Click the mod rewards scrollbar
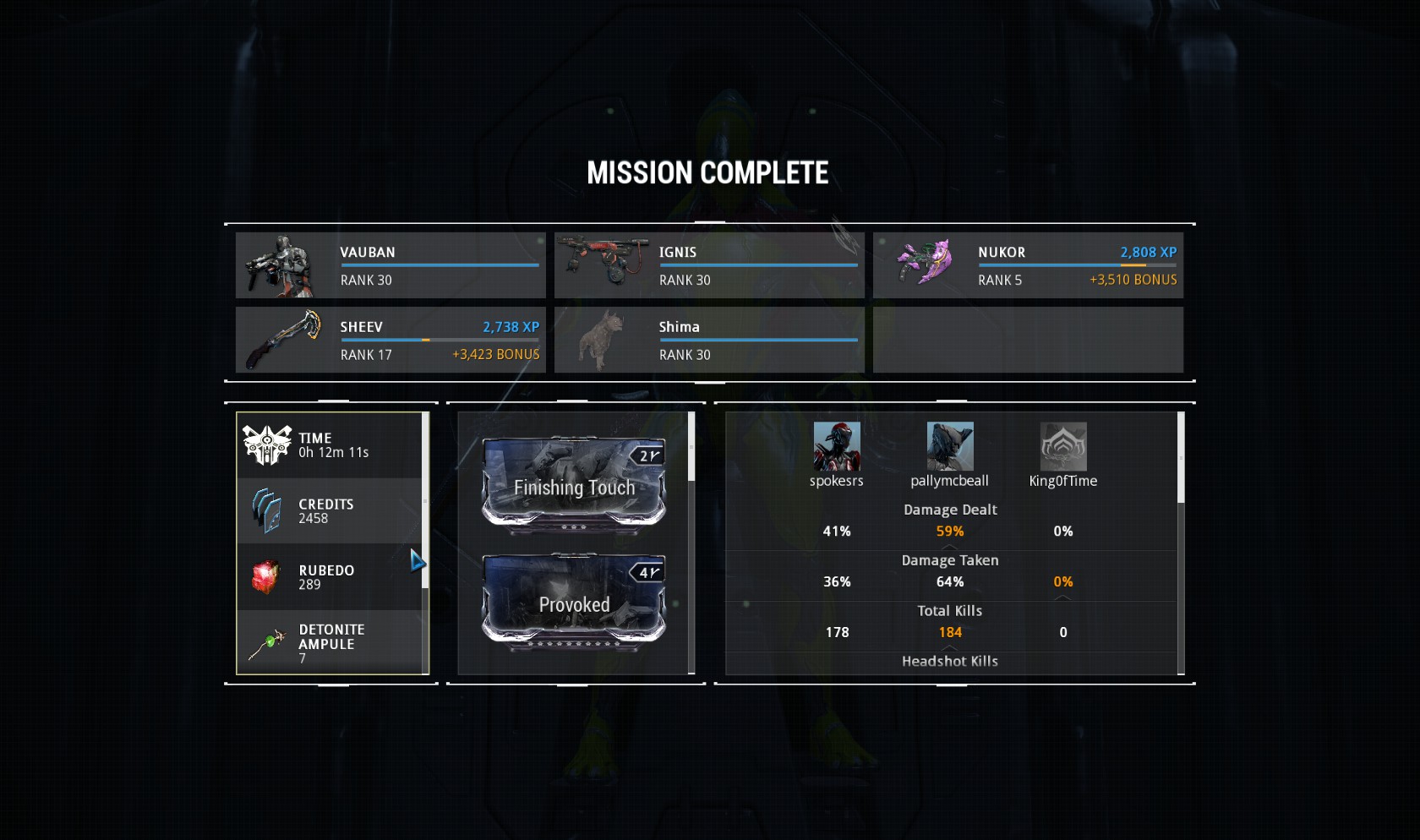The width and height of the screenshot is (1420, 840). 691,447
